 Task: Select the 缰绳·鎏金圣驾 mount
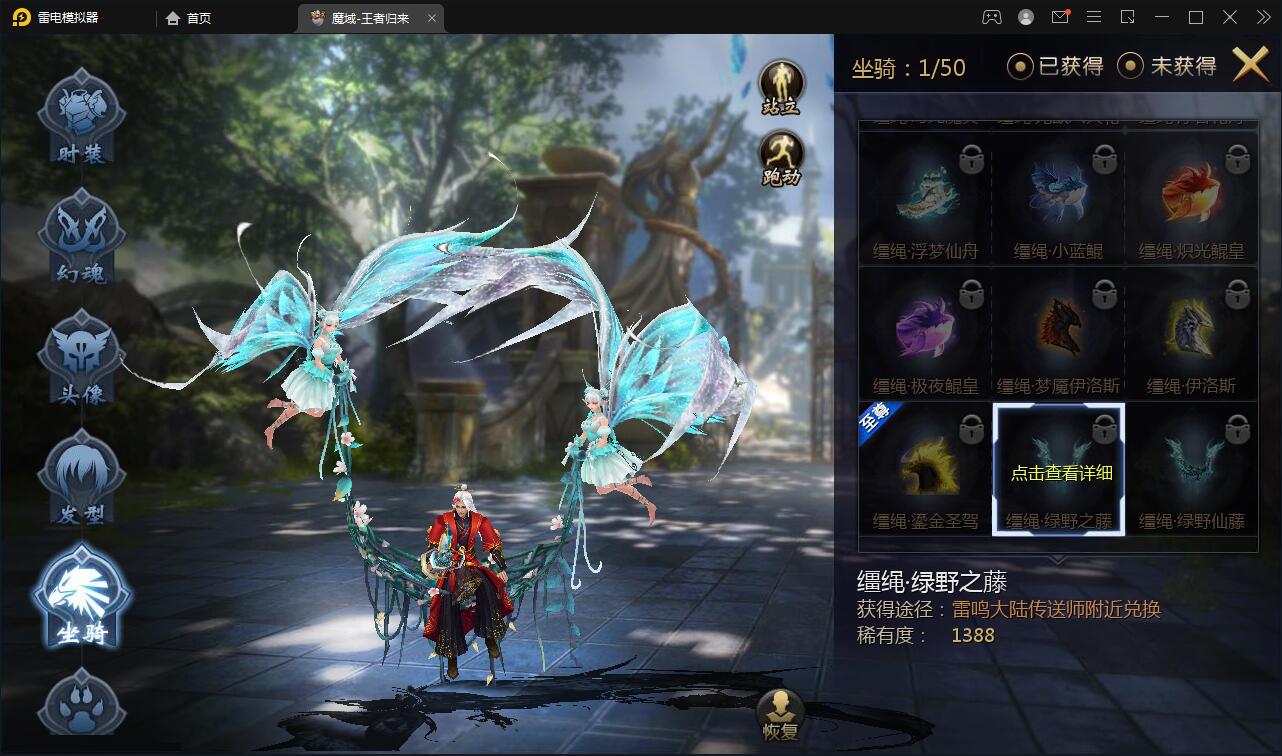coord(925,468)
